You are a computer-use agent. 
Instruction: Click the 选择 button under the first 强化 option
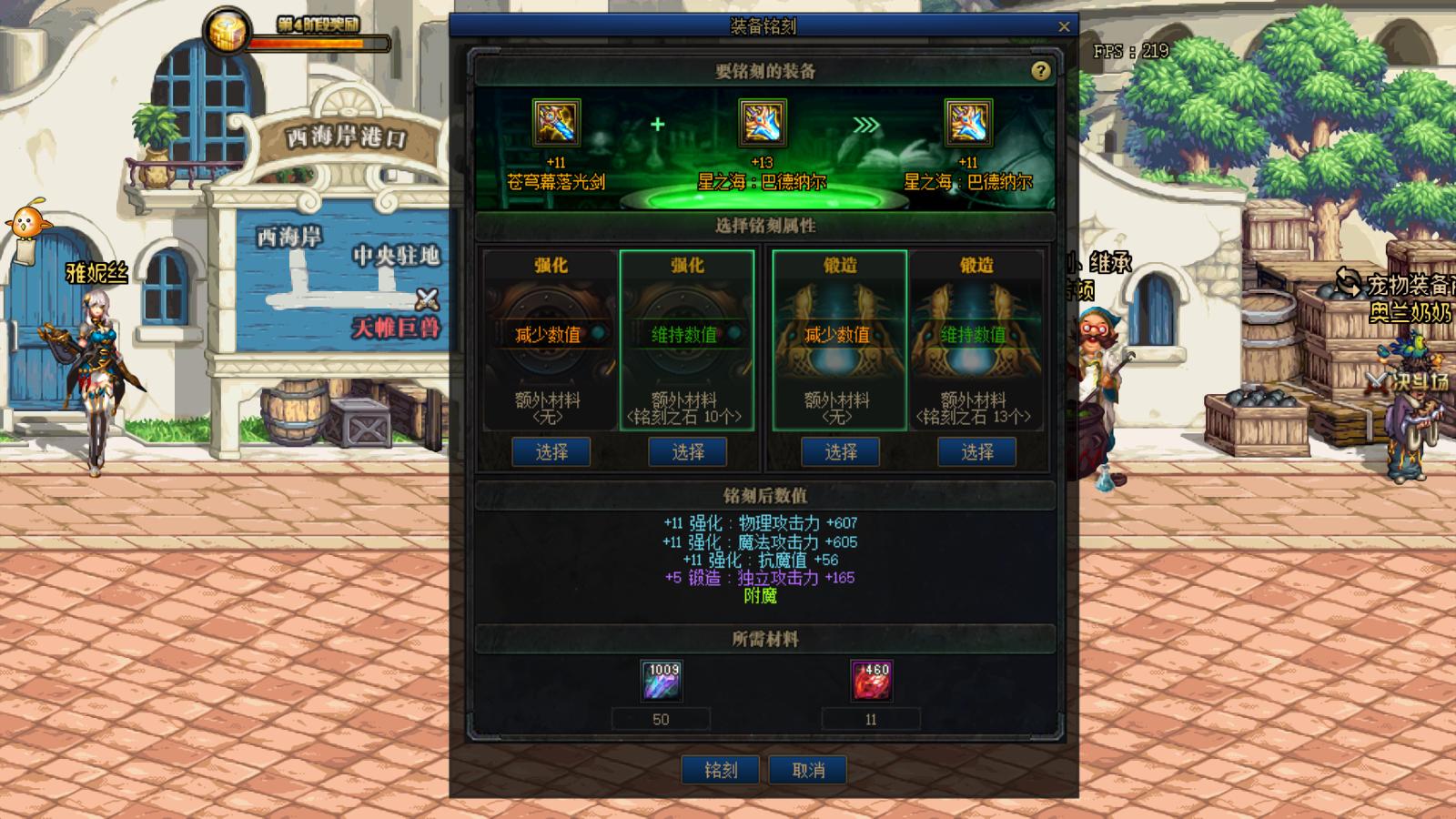pyautogui.click(x=550, y=451)
